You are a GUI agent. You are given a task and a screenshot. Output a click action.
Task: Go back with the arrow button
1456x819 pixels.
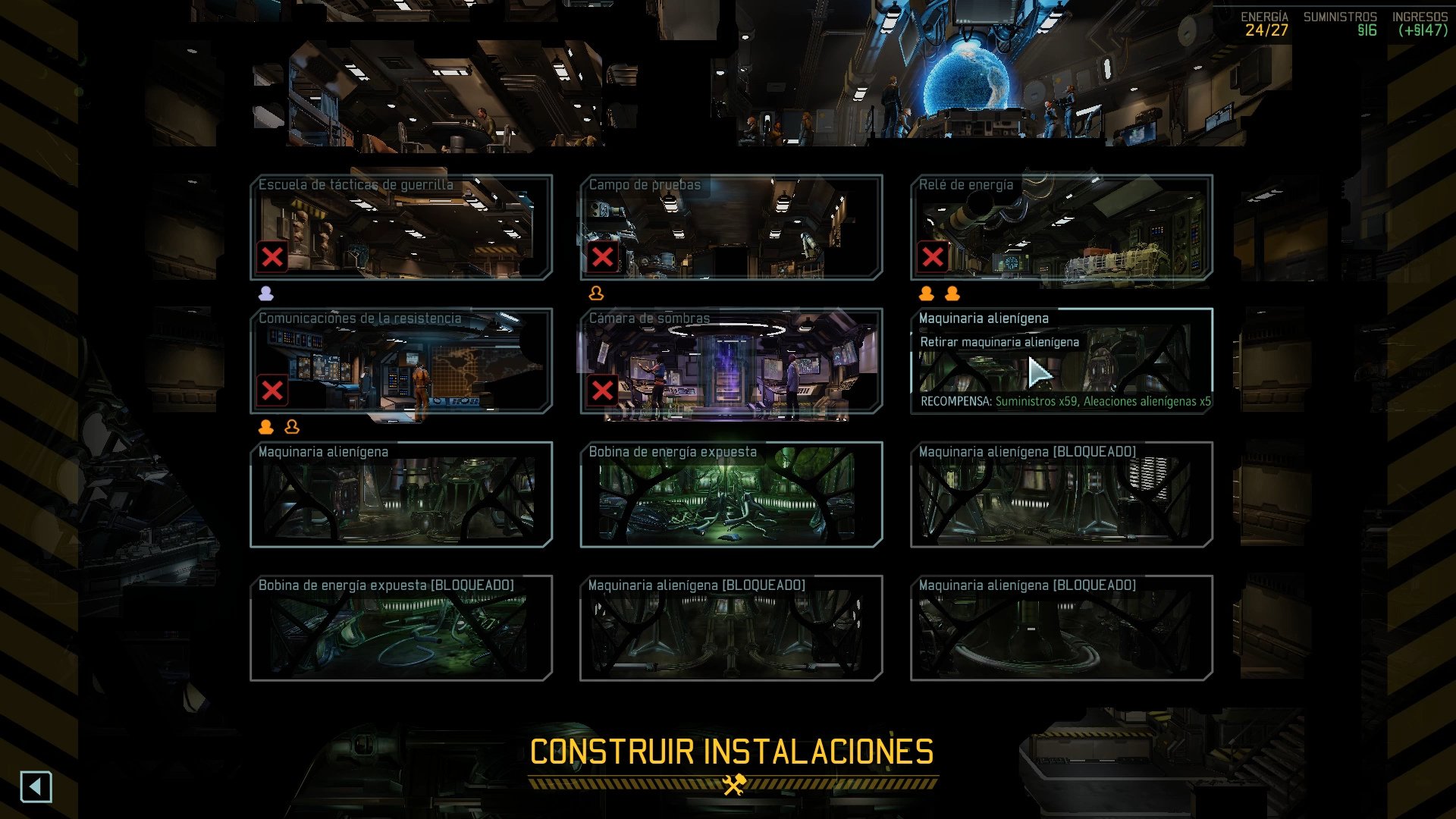tap(36, 786)
